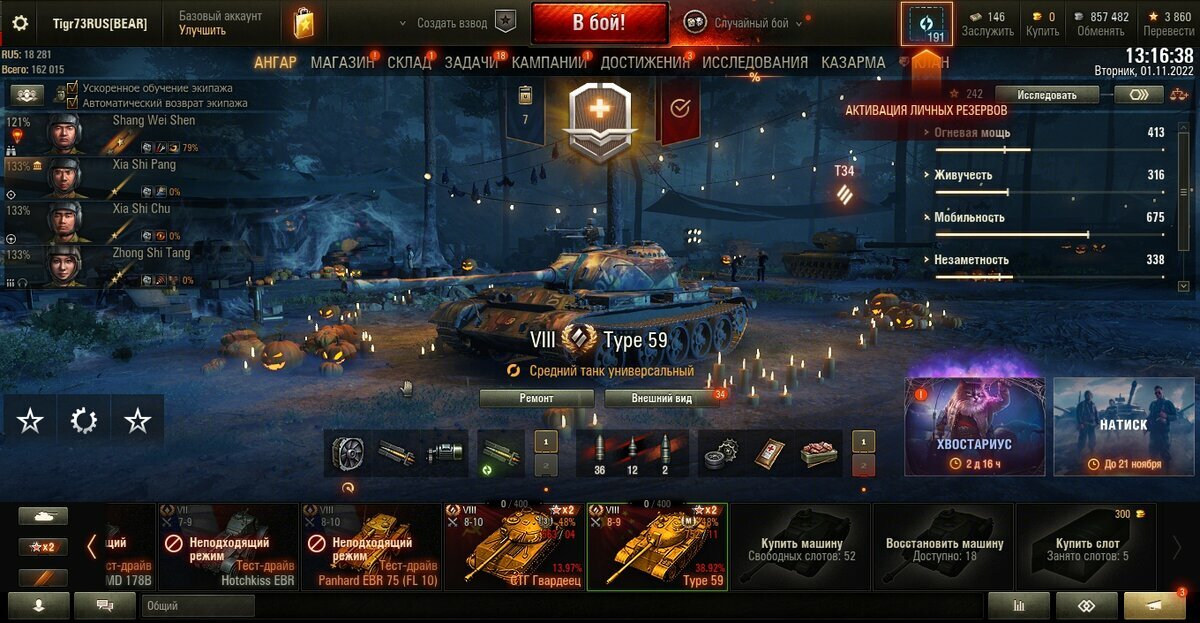1200x623 pixels.
Task: Open the ИССЛЕДОВАНИЯ tab
Action: click(754, 62)
